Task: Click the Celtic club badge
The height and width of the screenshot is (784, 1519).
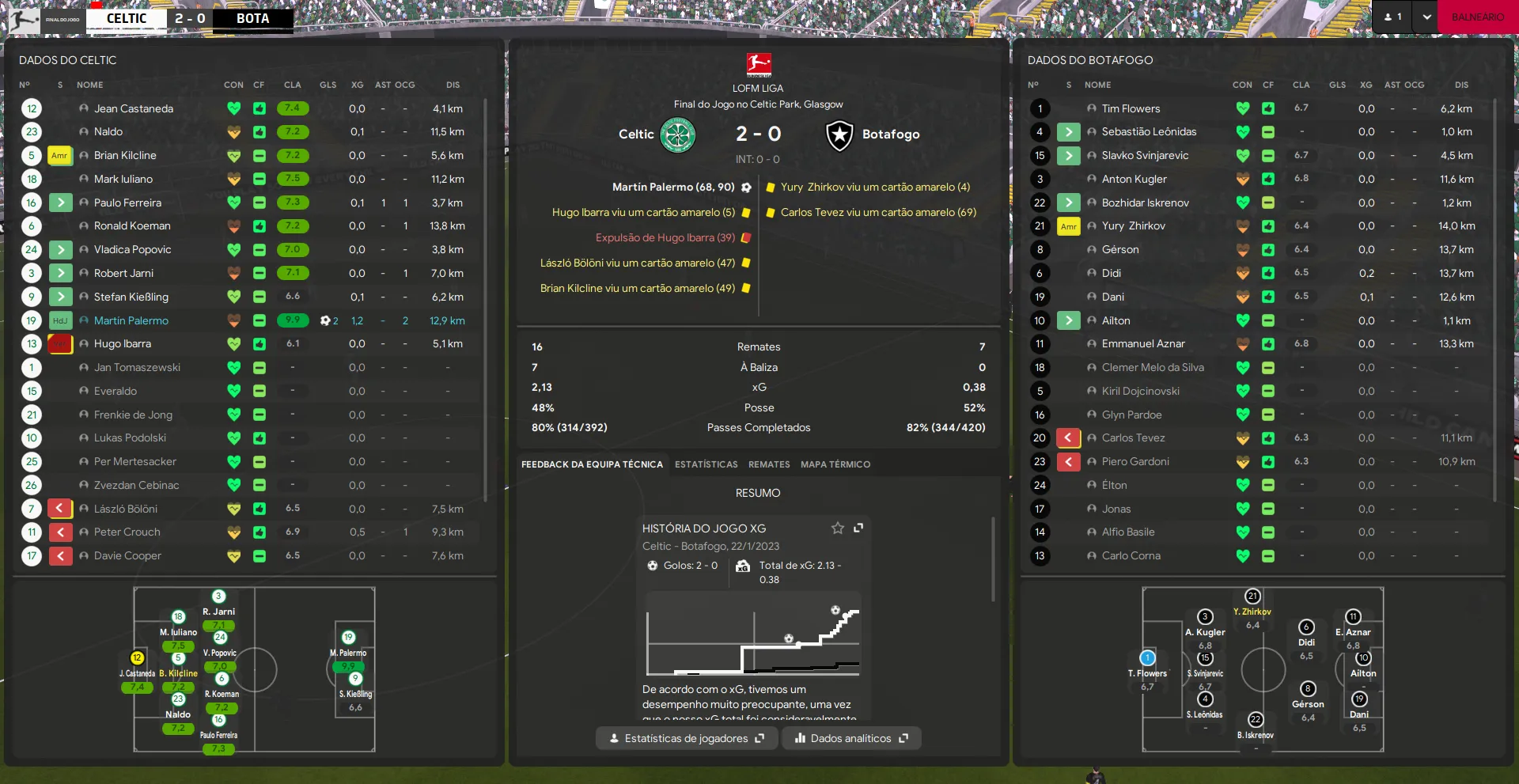Action: 678,134
